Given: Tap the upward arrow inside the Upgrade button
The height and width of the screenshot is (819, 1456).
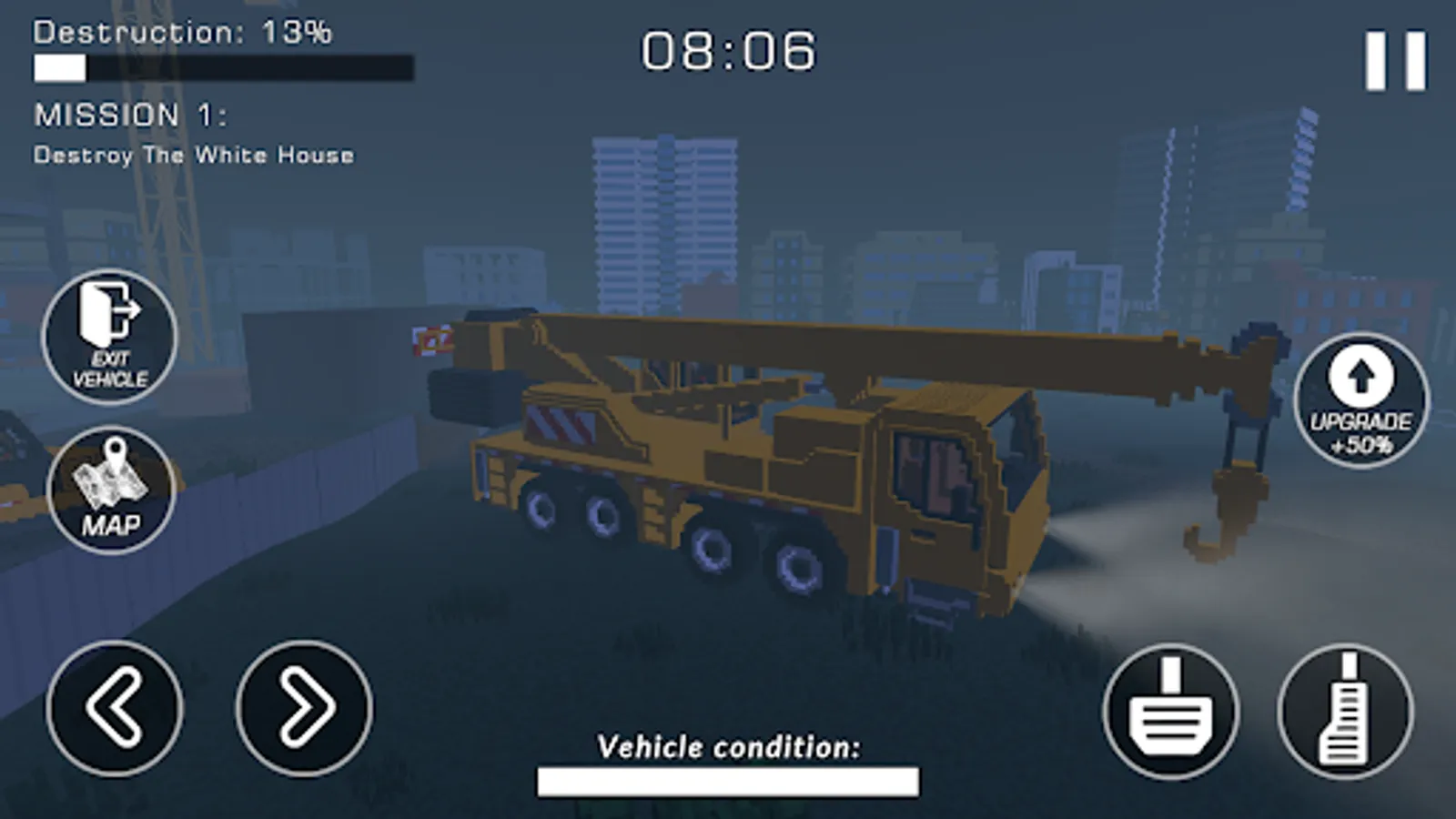Looking at the screenshot, I should click(x=1361, y=376).
